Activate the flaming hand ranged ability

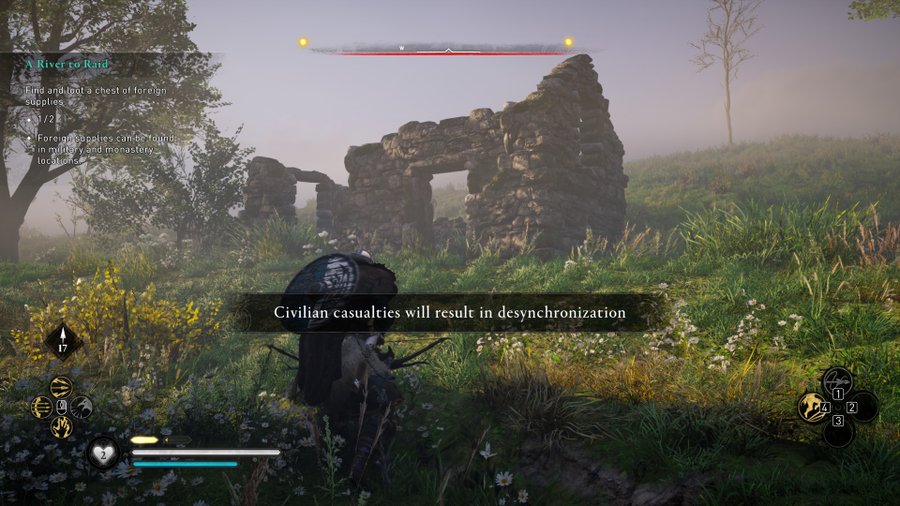(x=61, y=426)
